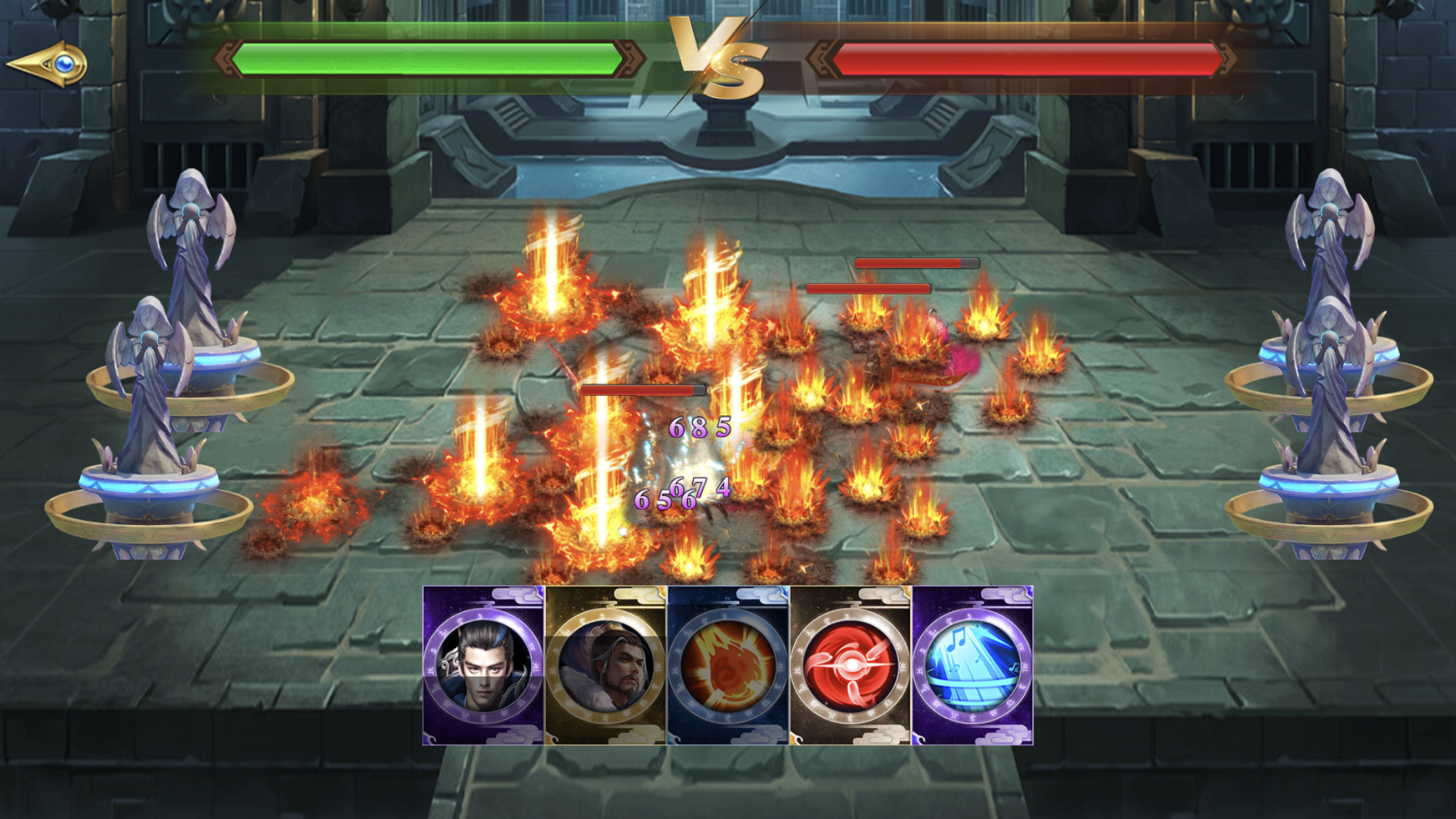Cast the red swirling vortex skill
The height and width of the screenshot is (819, 1456).
coord(850,665)
